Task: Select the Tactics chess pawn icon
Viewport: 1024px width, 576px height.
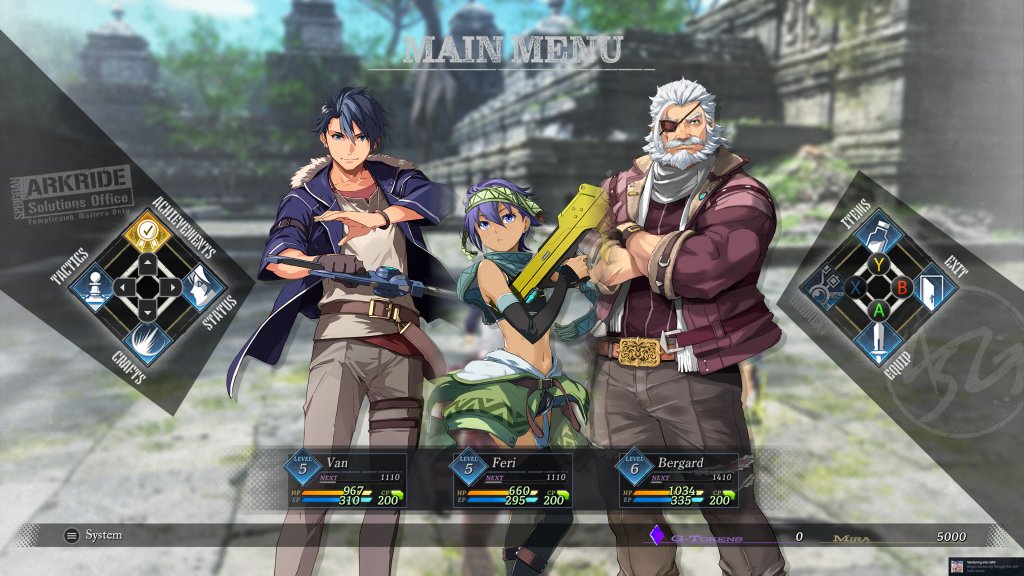Action: 95,286
